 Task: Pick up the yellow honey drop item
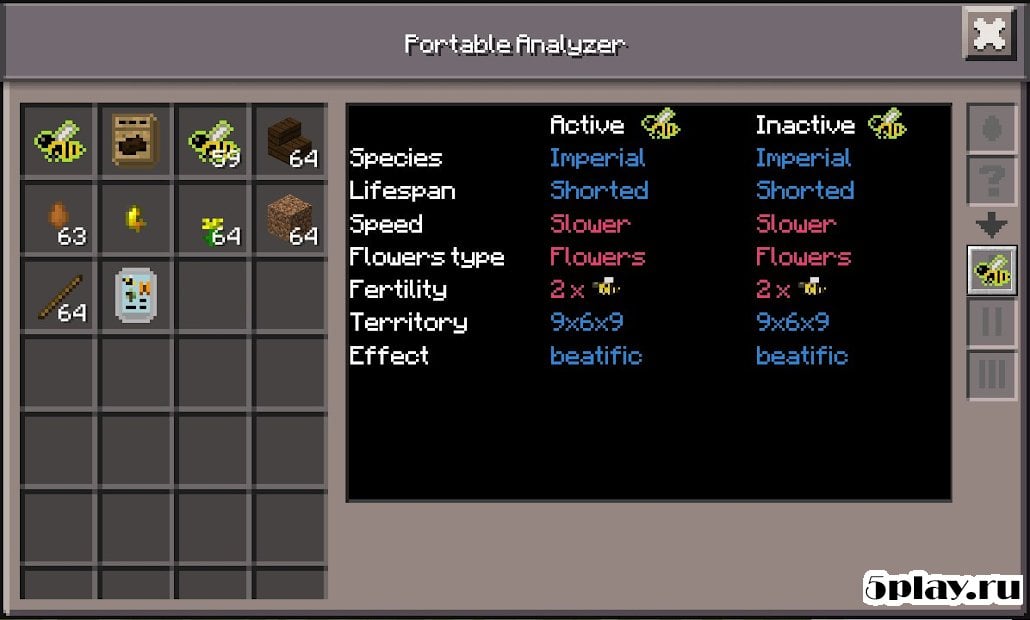coord(134,220)
